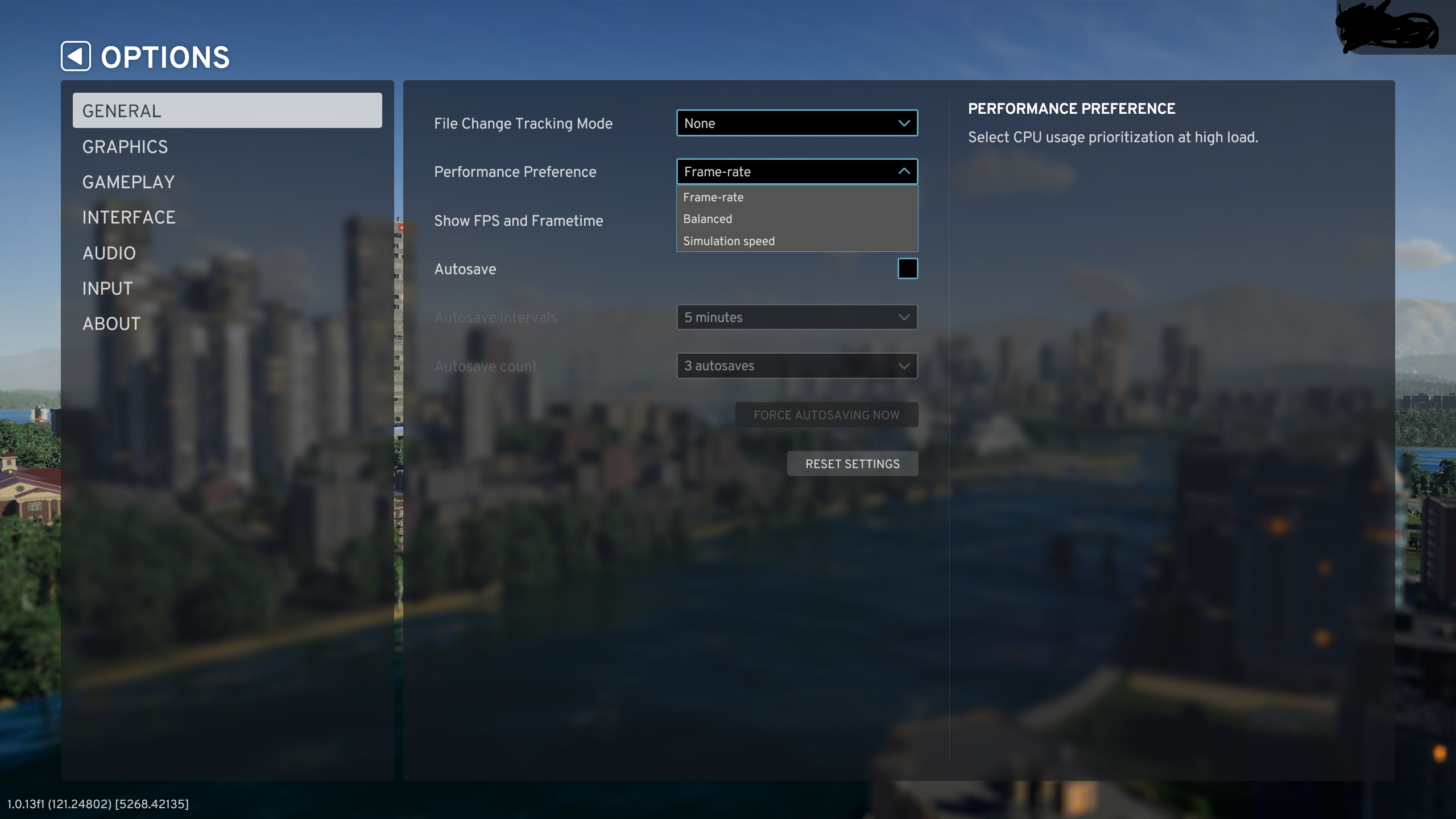Open the Autosave count dropdown

click(x=796, y=366)
